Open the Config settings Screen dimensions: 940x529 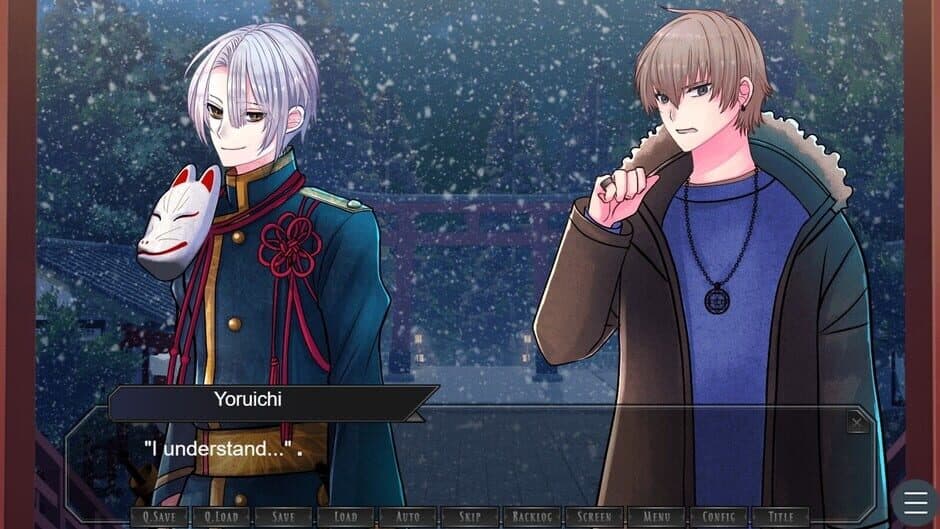pos(718,517)
